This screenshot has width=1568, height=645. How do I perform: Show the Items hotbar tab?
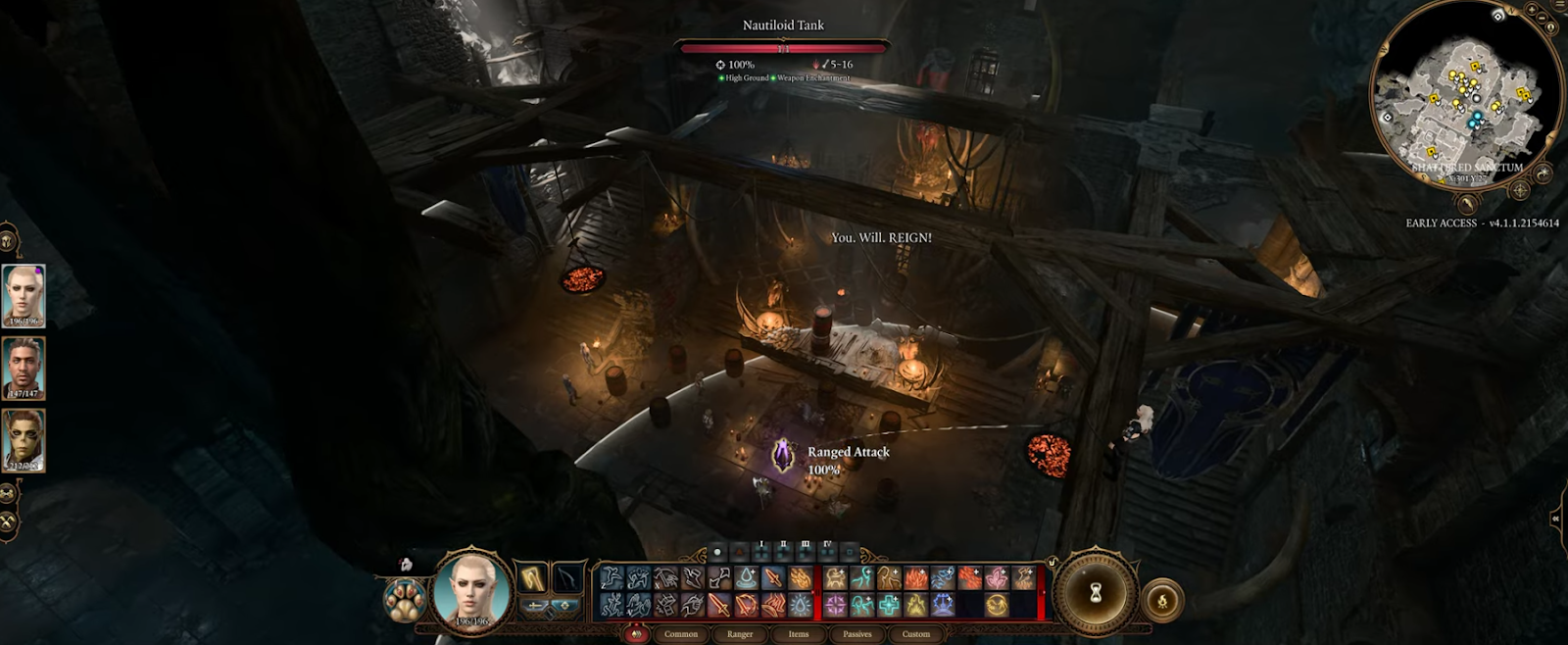[799, 634]
